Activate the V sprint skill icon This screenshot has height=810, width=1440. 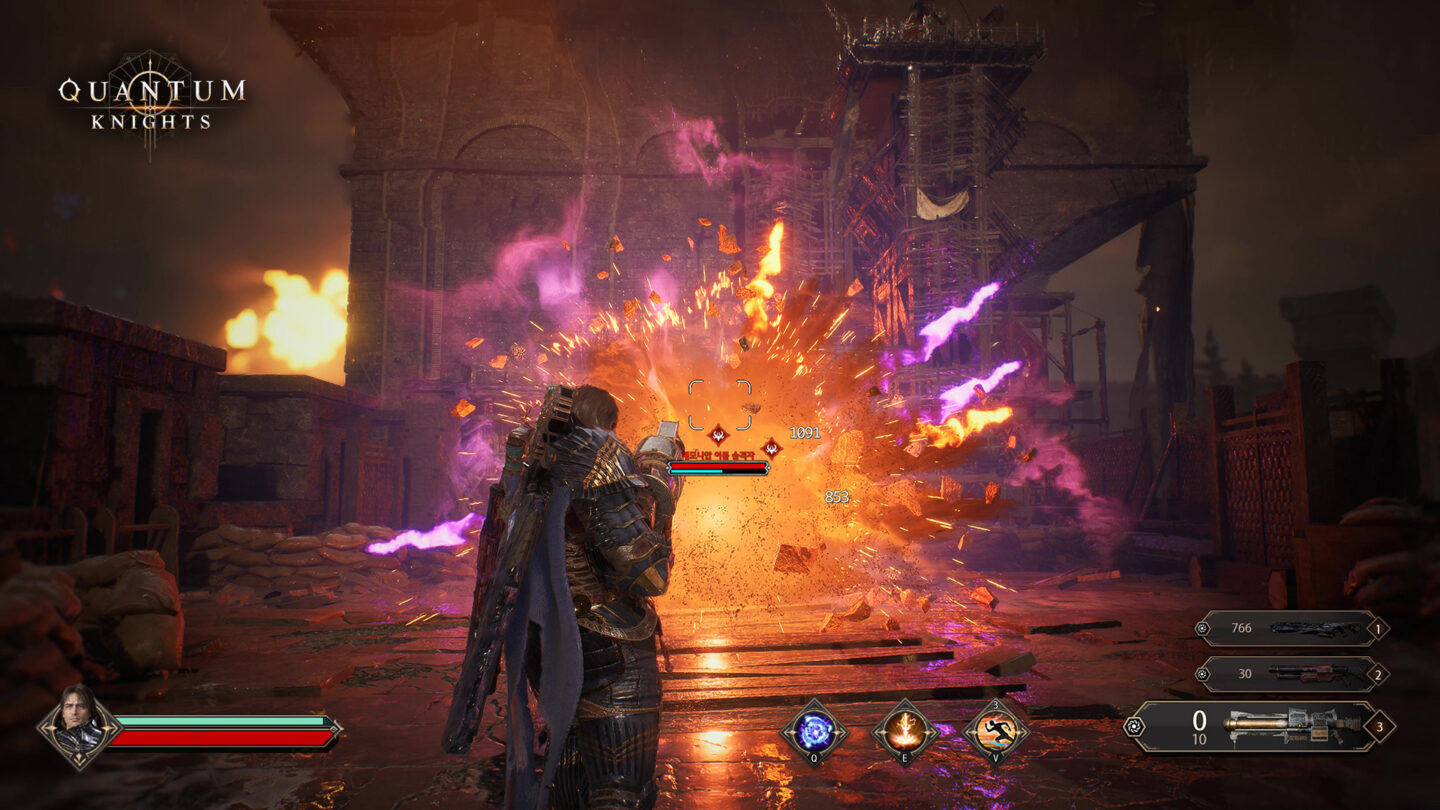click(994, 732)
